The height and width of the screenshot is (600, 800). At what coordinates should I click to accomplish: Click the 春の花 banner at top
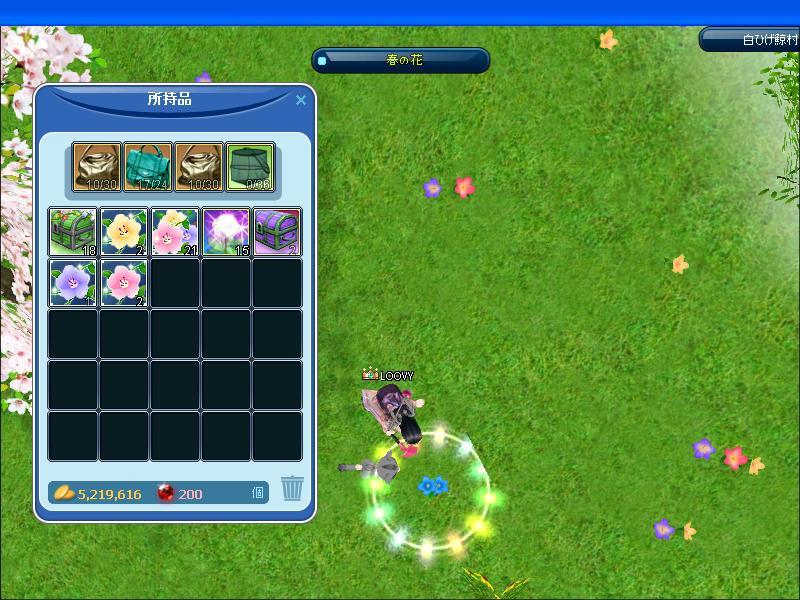point(401,61)
